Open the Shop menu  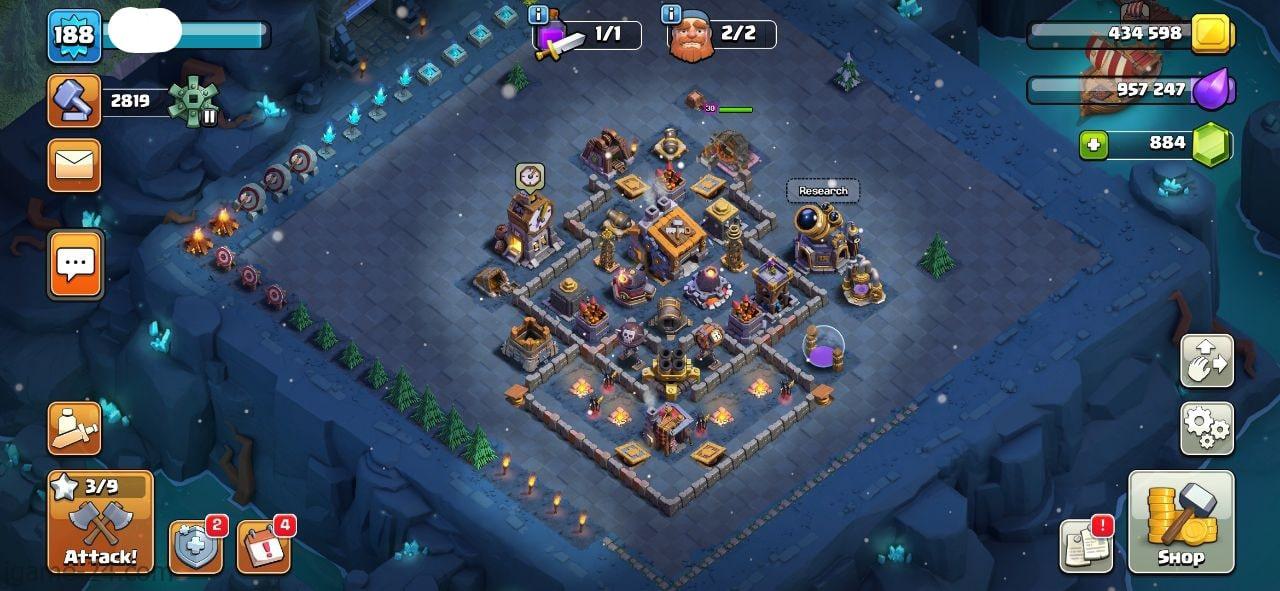[1181, 522]
